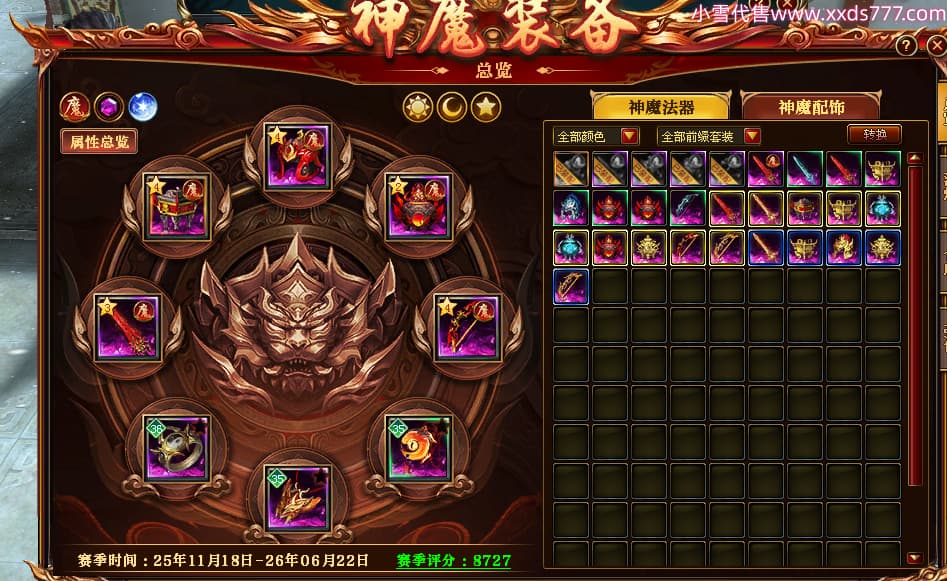Select the equipped red cauldron slot with 2 stars
Viewport: 947px width, 581px height.
point(418,207)
